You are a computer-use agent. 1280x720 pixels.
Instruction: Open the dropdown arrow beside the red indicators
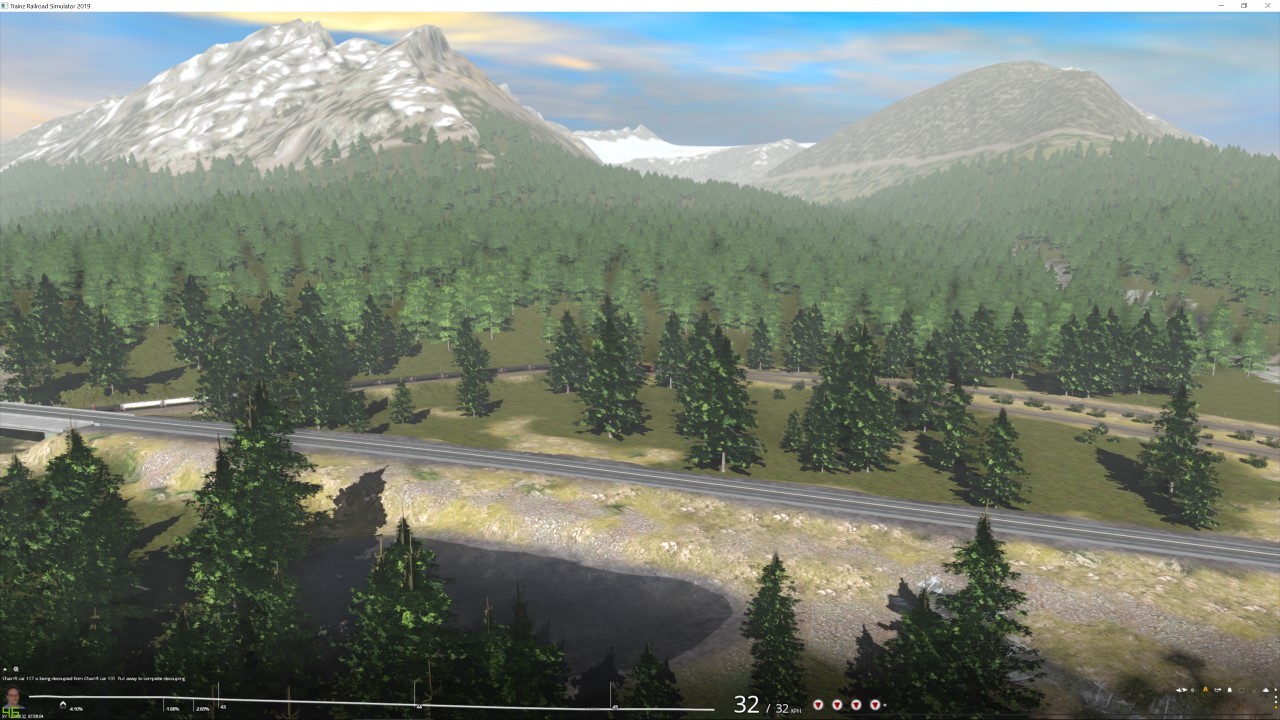(885, 704)
